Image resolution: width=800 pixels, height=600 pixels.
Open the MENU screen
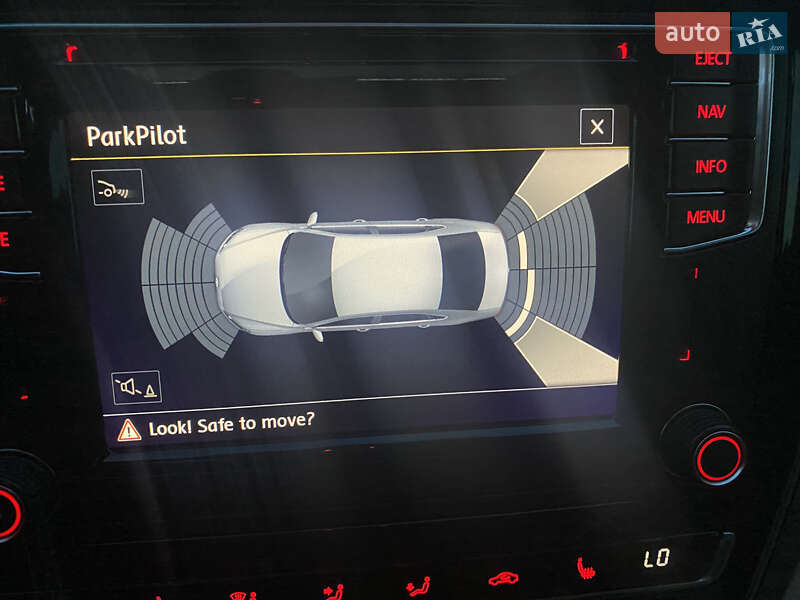coord(706,216)
